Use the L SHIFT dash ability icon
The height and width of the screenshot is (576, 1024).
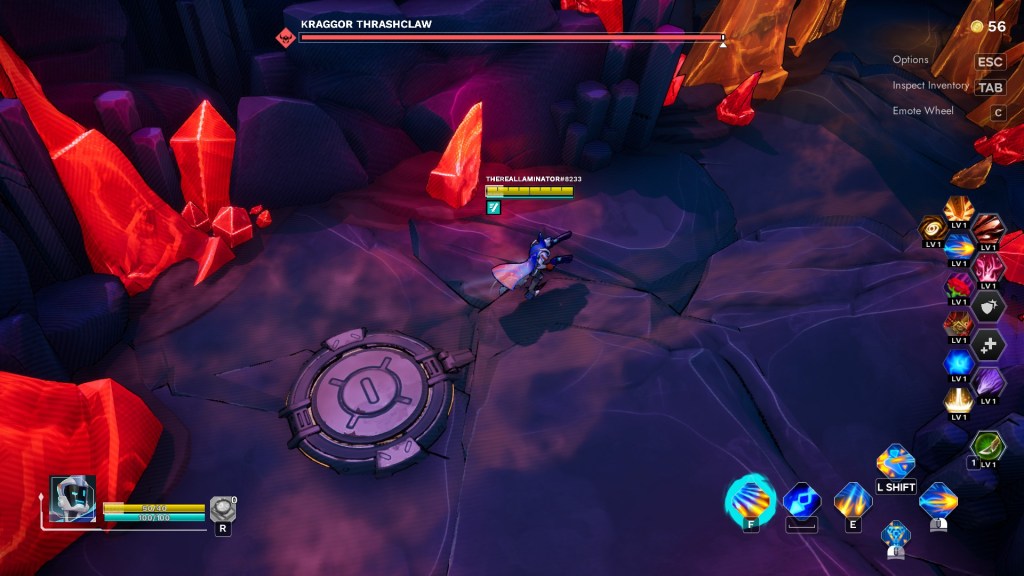895,463
